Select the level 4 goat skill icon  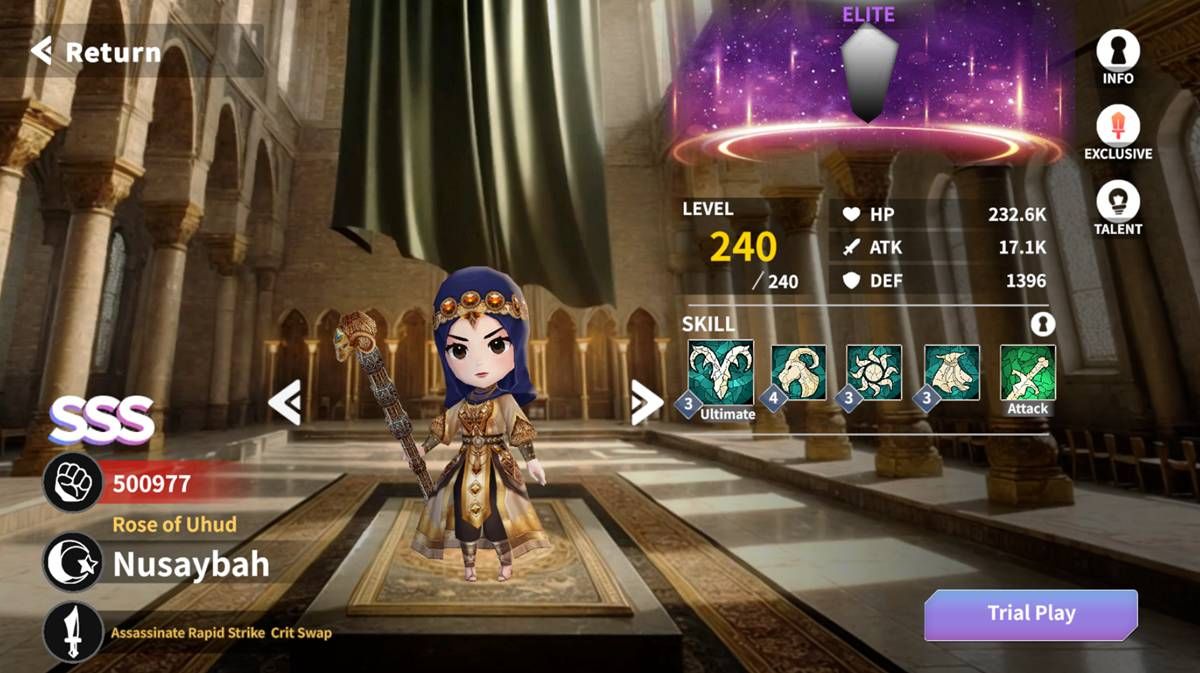pos(798,373)
